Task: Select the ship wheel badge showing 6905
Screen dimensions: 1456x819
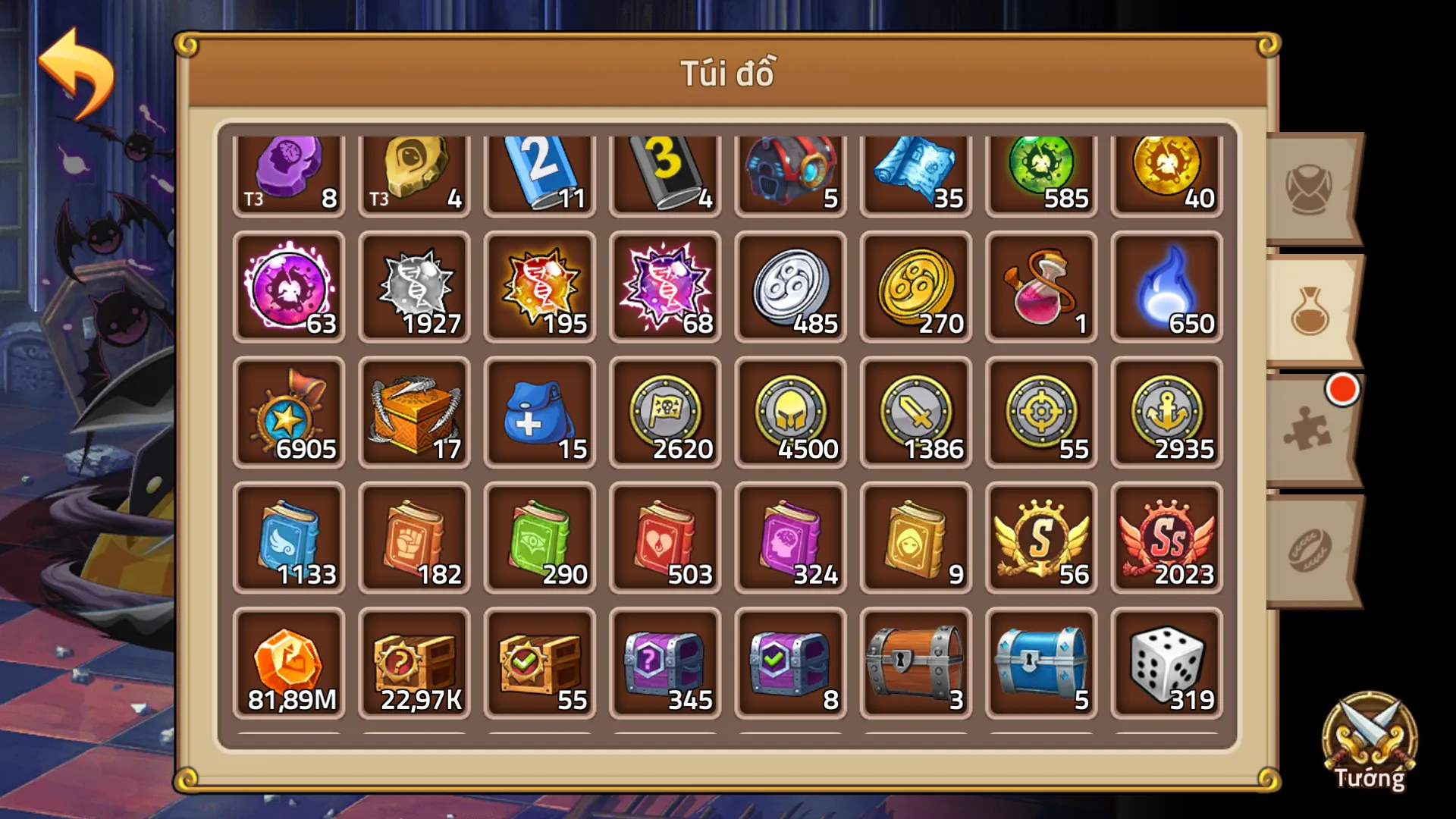Action: pos(290,413)
